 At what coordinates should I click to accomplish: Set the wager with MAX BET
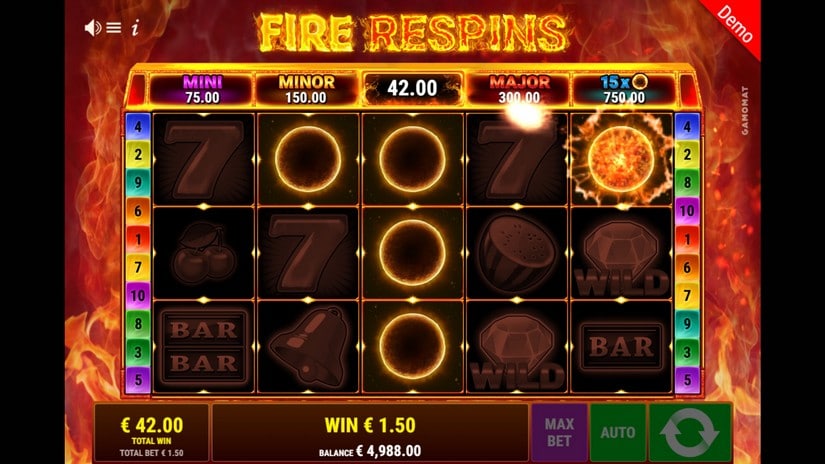(559, 432)
